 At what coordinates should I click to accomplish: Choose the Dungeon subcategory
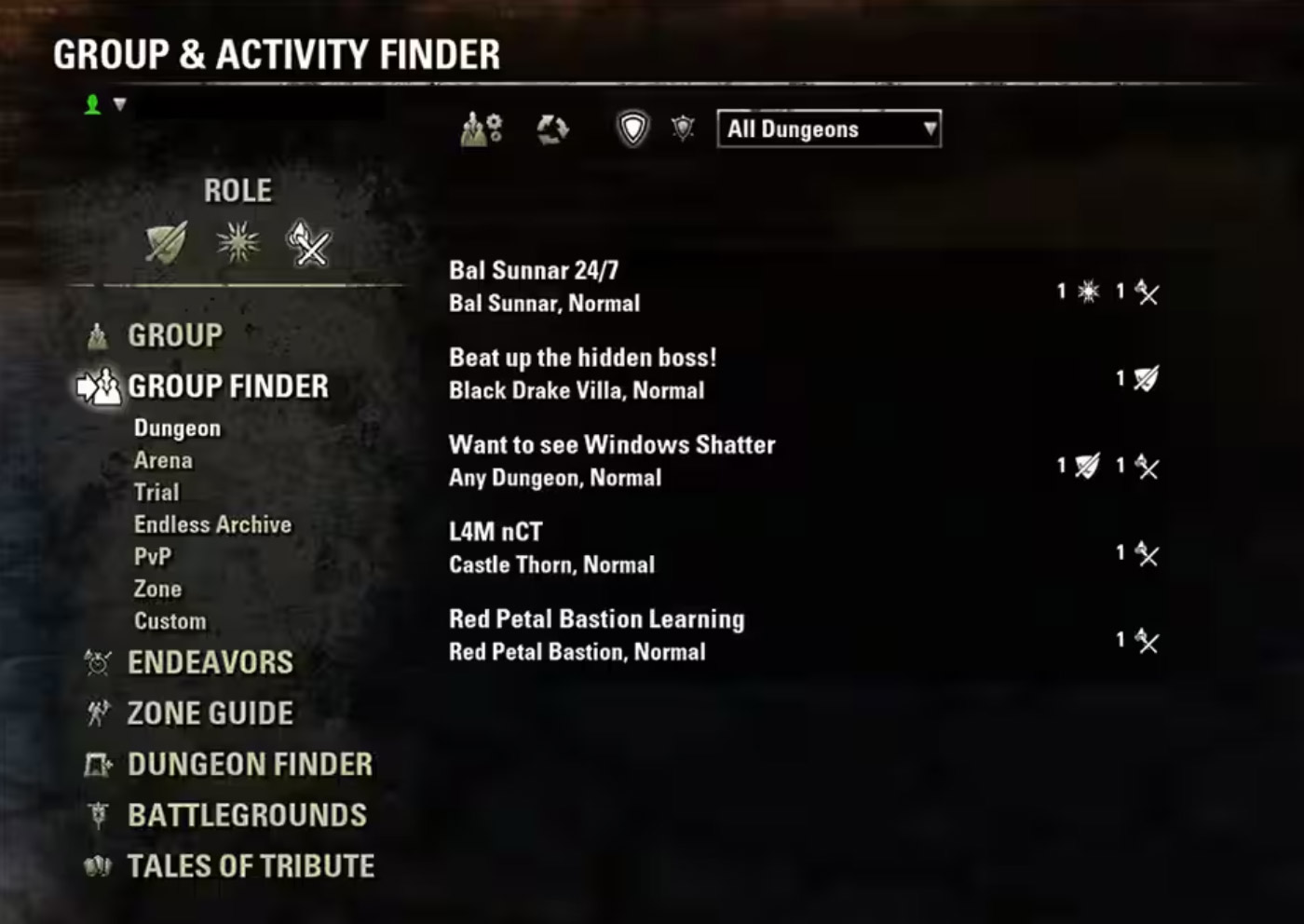click(x=177, y=428)
